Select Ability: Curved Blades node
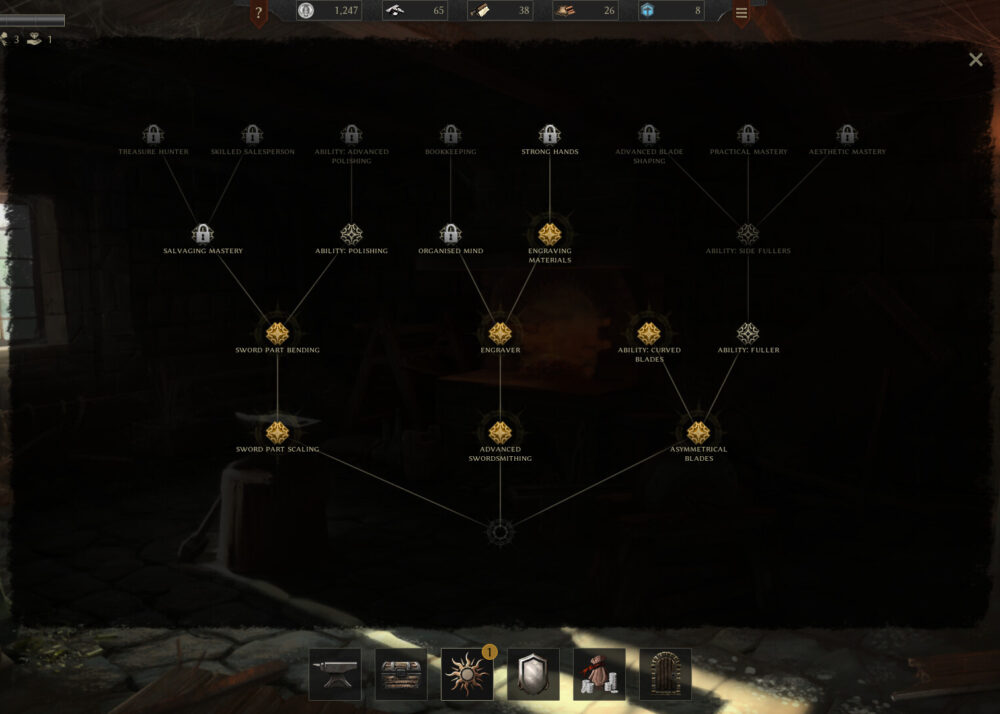 pos(649,333)
